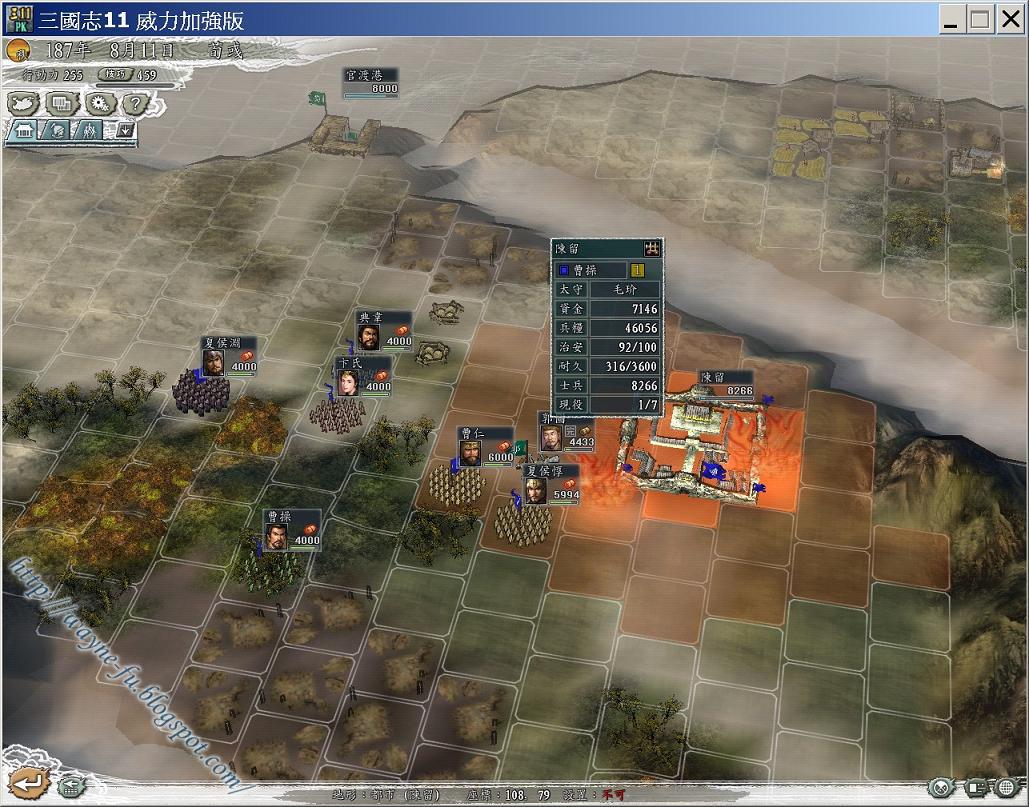
Task: Click the round crossed-circle icon at bottom right
Action: pos(940,788)
